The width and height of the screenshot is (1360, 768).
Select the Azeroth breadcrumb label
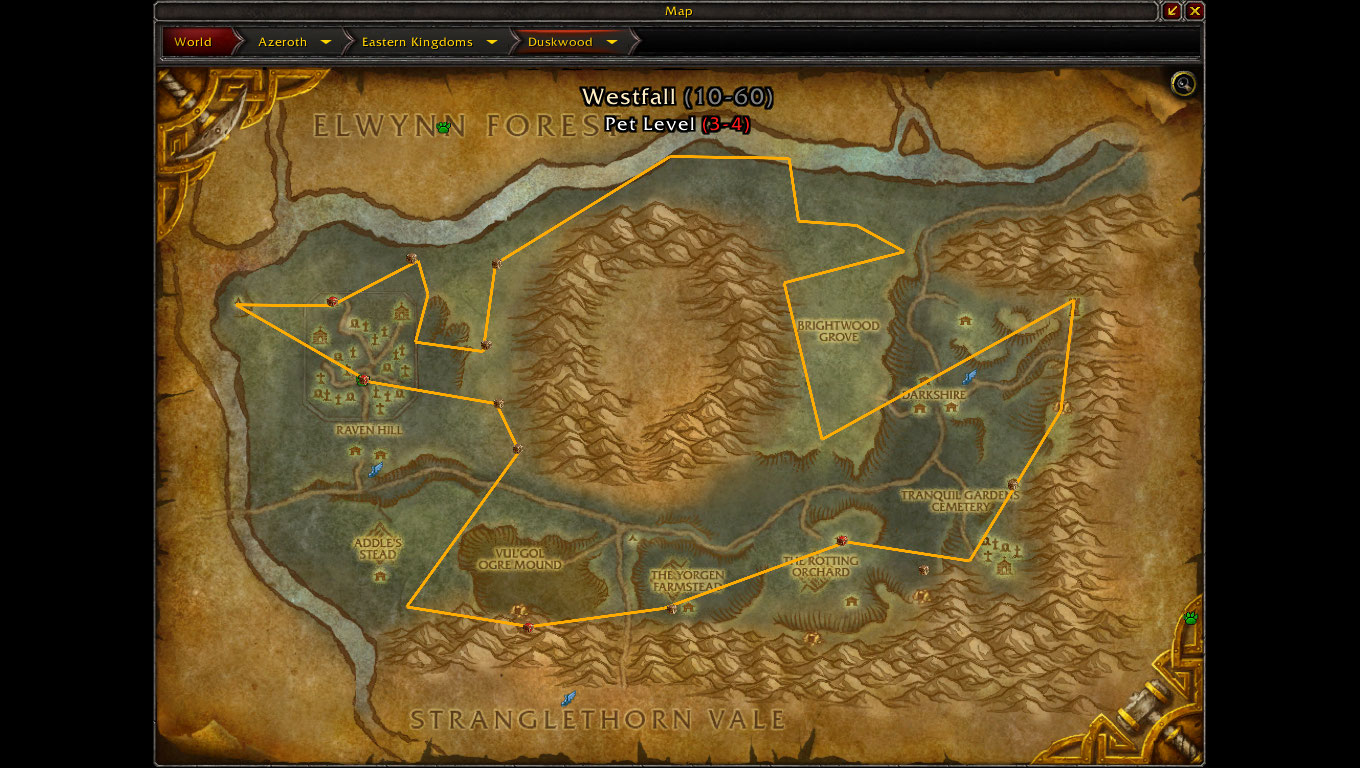[x=282, y=42]
